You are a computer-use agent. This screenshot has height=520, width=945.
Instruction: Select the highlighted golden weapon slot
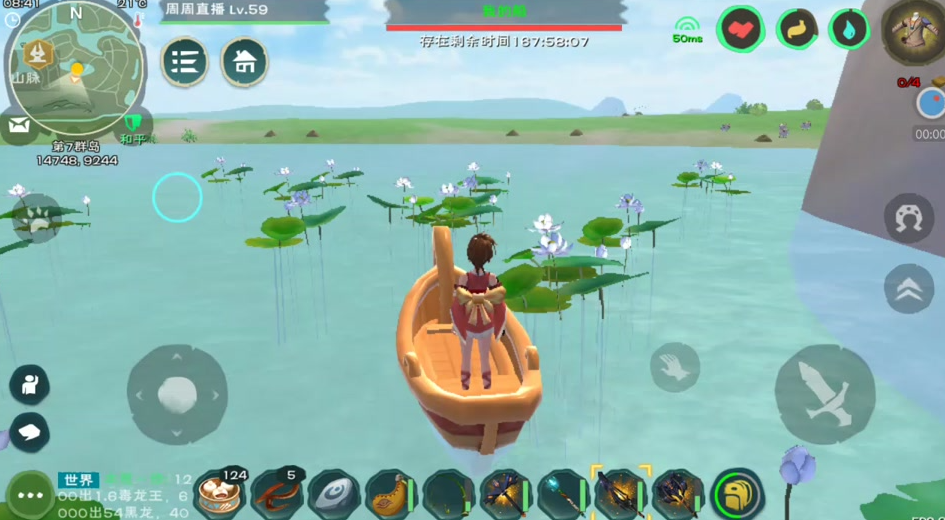pyautogui.click(x=620, y=494)
